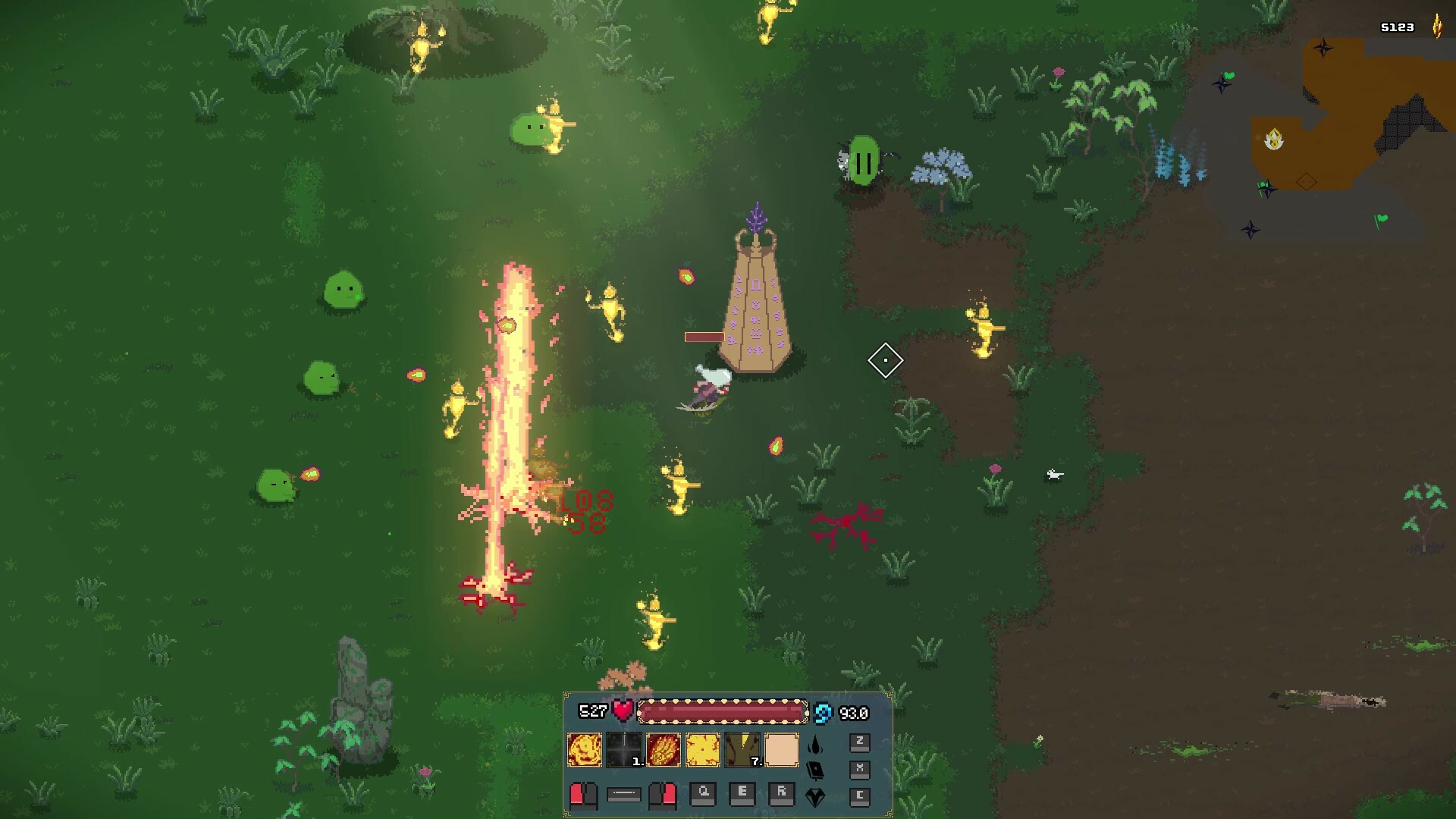Click the Z keybind button
Image resolution: width=1456 pixels, height=819 pixels.
tap(861, 743)
